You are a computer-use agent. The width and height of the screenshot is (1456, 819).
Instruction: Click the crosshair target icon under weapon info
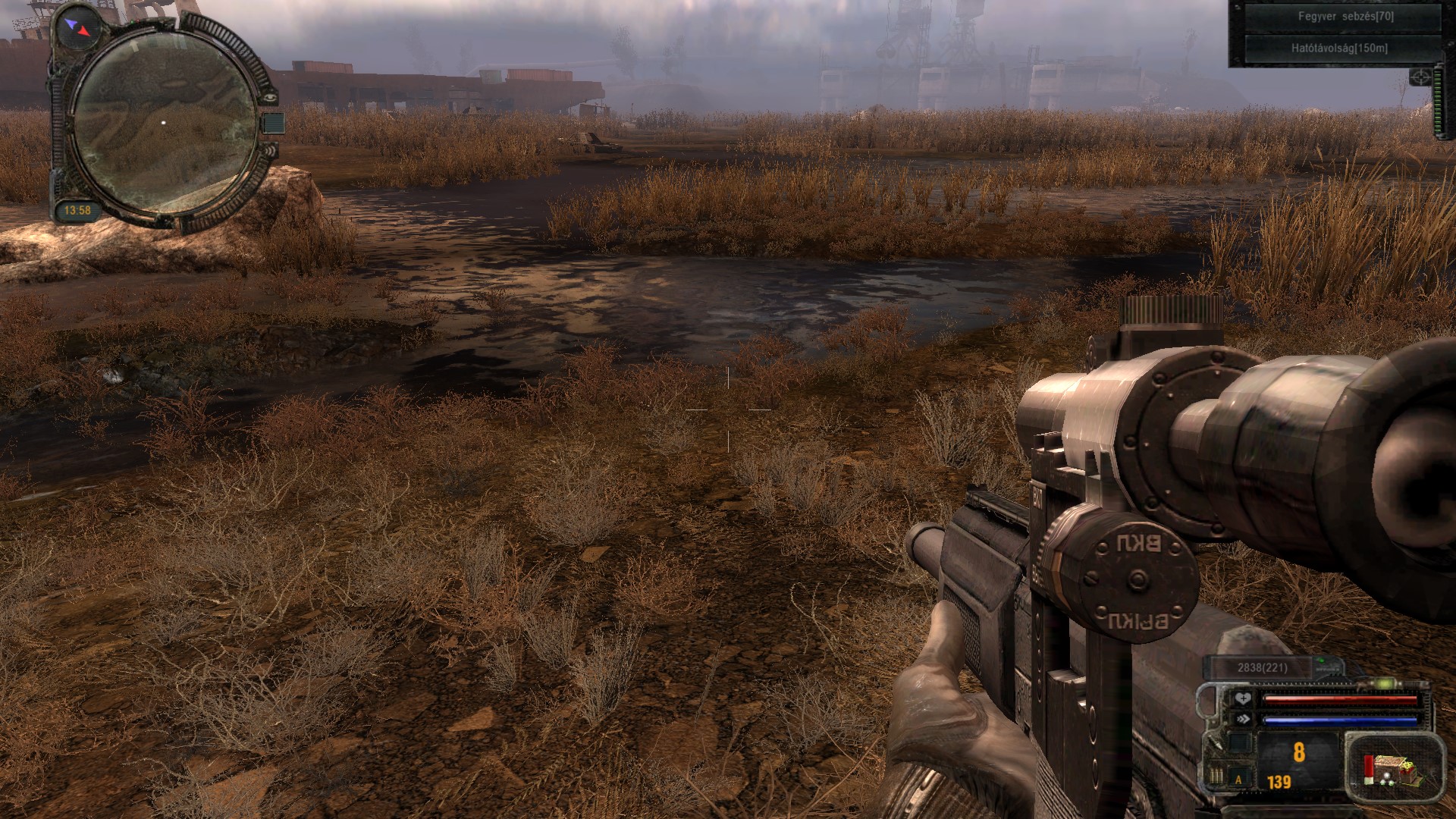1419,77
